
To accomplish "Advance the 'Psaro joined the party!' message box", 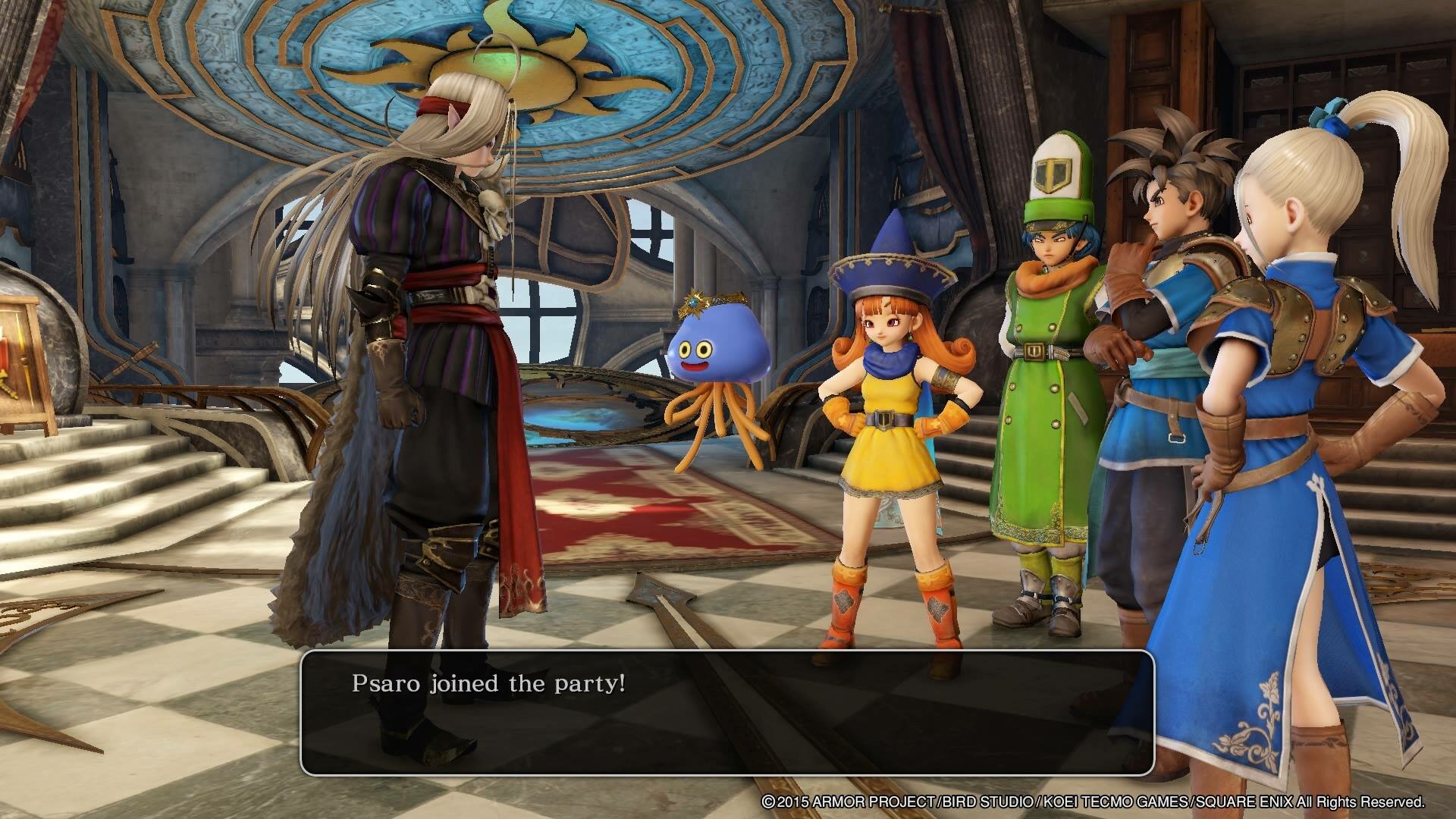I will (x=726, y=711).
